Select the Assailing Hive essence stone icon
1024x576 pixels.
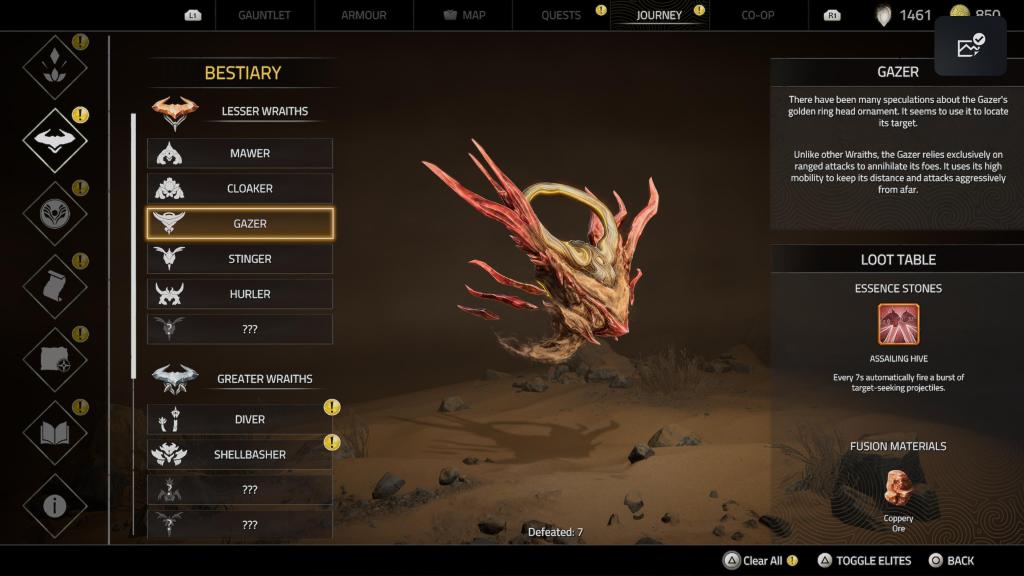[x=898, y=324]
